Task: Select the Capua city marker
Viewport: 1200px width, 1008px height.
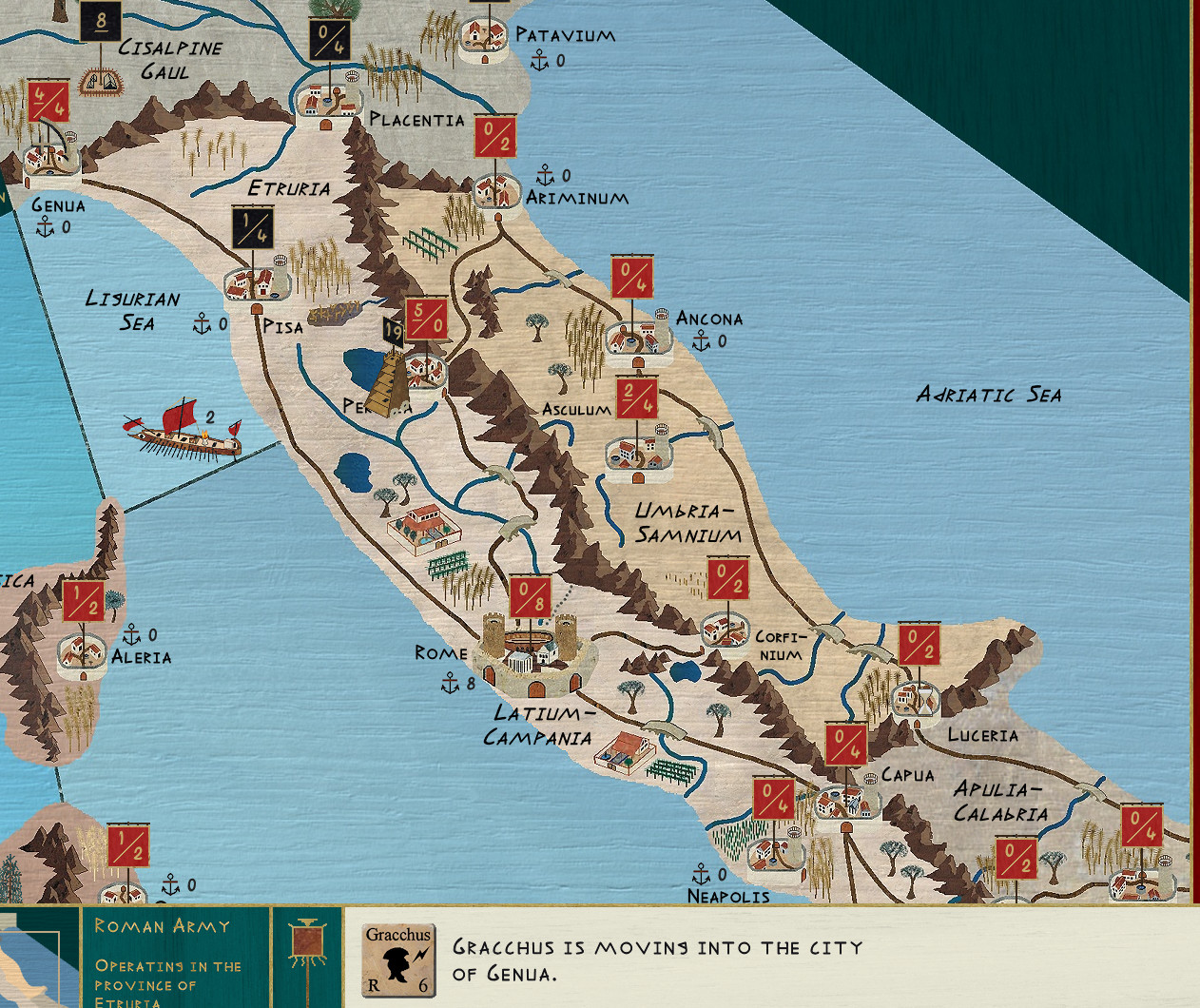Action: coord(844,801)
